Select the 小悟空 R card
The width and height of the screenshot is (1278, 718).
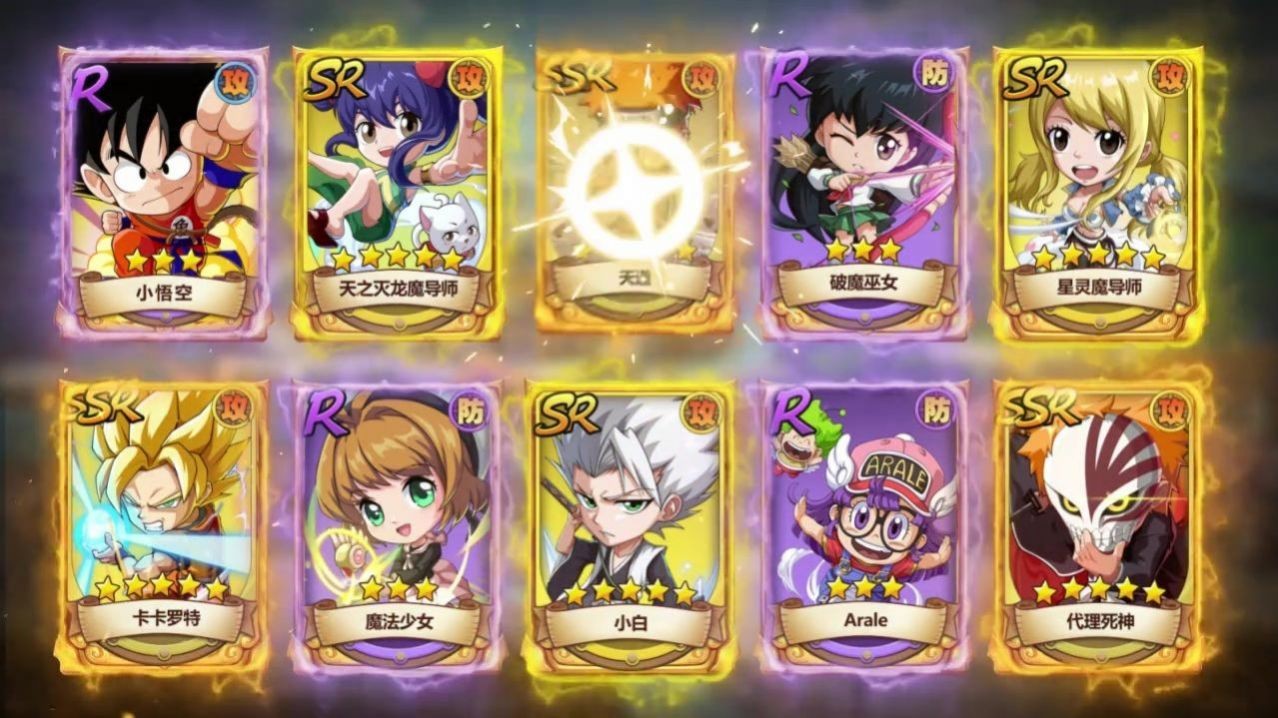[x=163, y=190]
